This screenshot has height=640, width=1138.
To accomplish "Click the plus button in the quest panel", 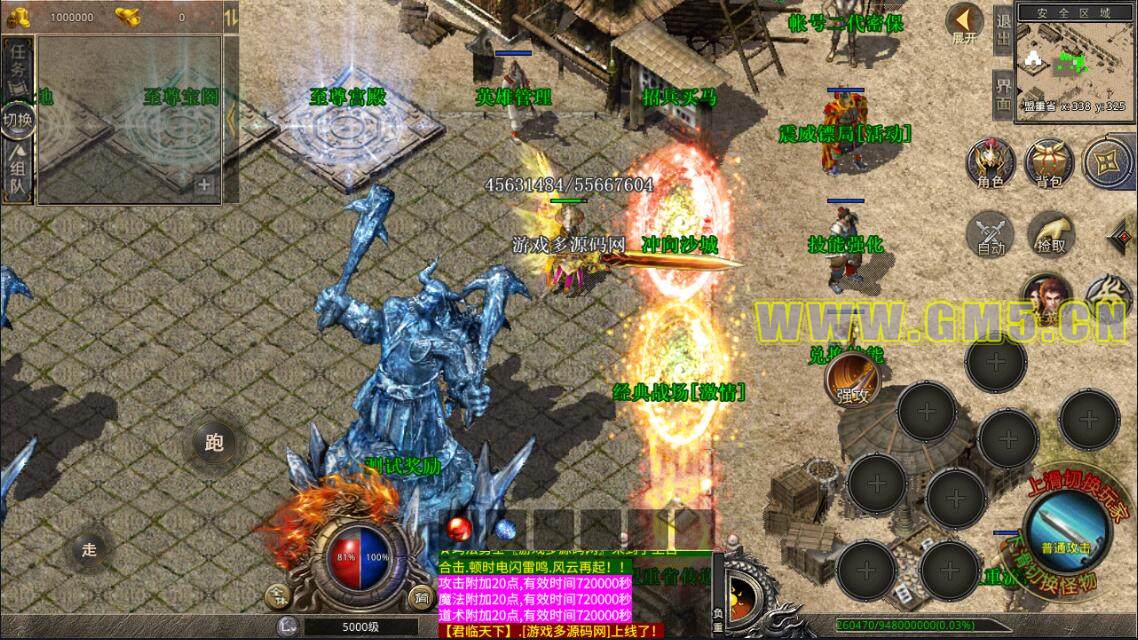I will tap(204, 185).
